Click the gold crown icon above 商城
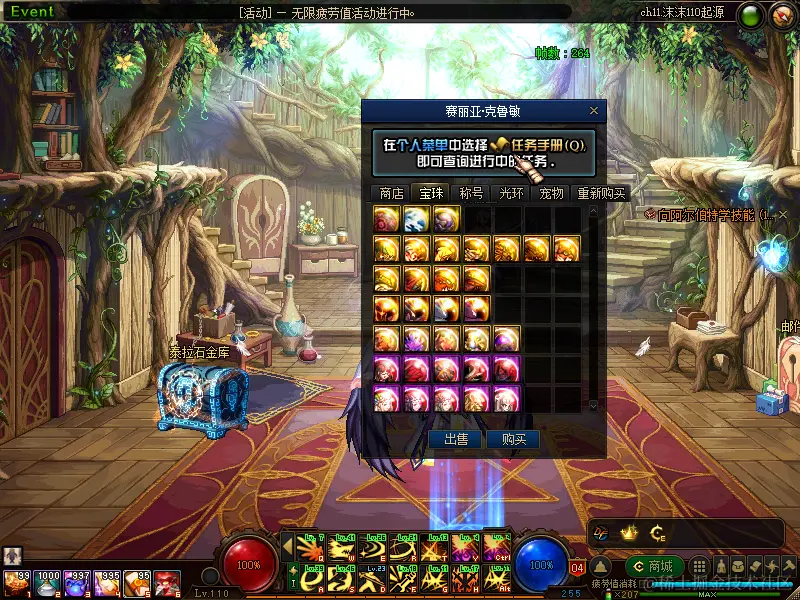The width and height of the screenshot is (800, 600). point(629,532)
